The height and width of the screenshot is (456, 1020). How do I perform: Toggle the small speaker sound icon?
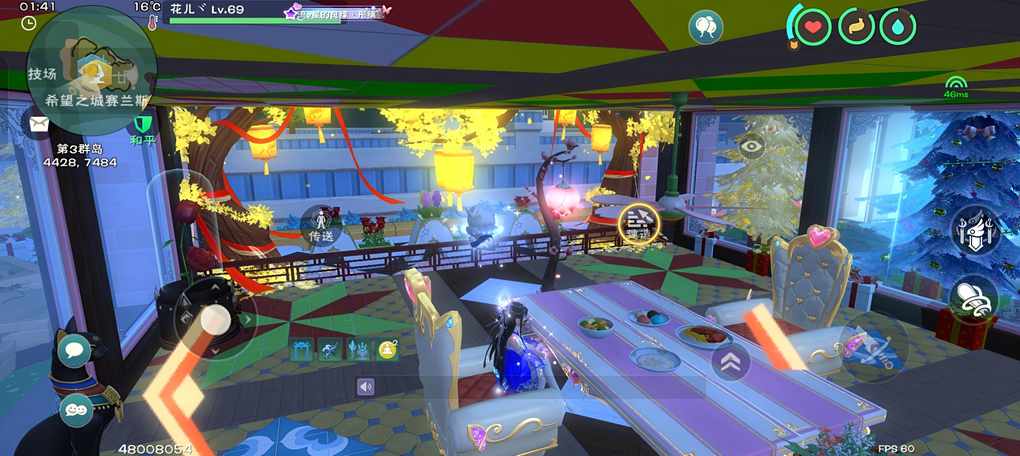(365, 386)
